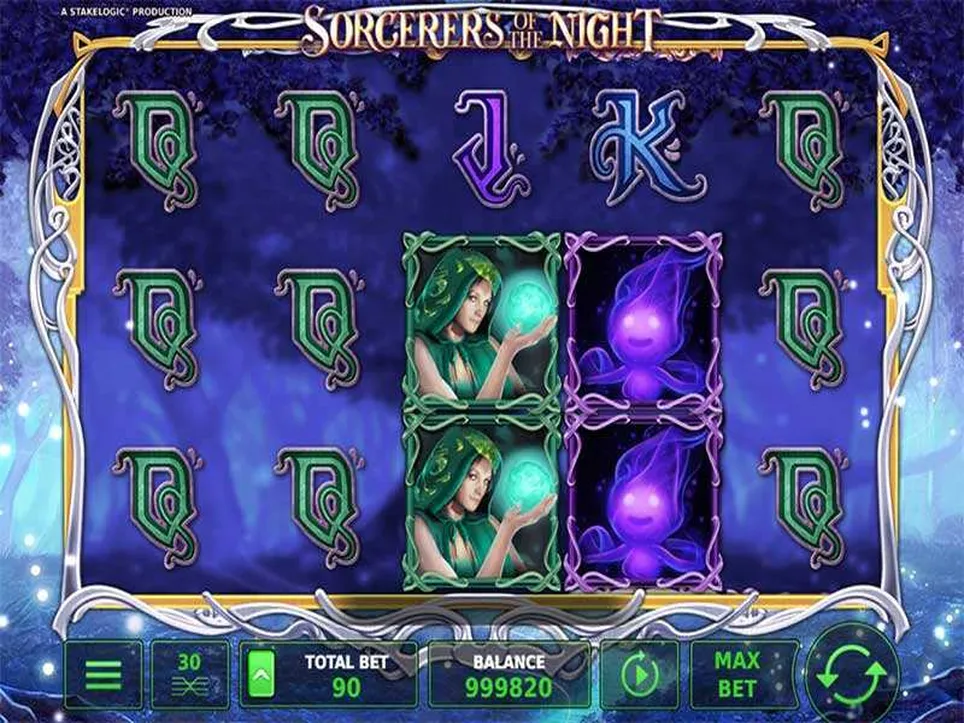Open the 30 paylines selector

coord(190,675)
